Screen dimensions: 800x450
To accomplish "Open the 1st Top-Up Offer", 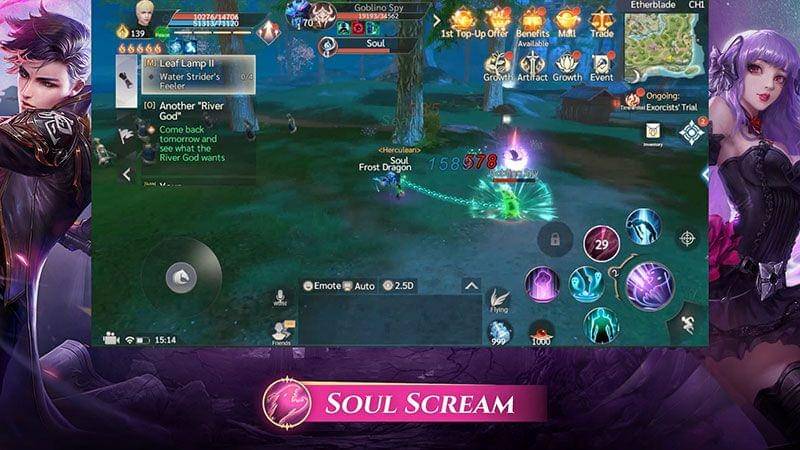I will tap(462, 19).
